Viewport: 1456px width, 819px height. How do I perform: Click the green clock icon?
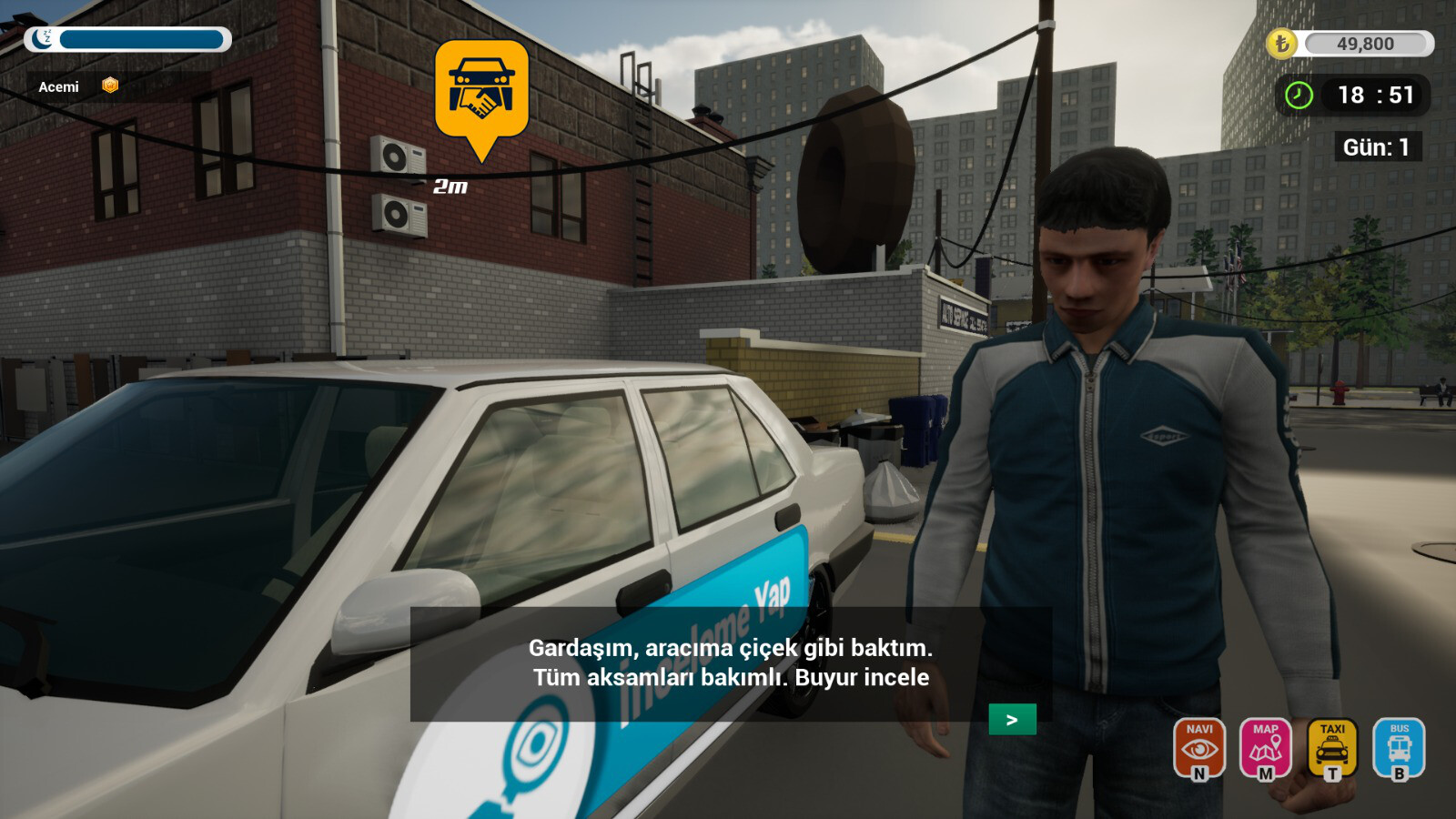1298,95
